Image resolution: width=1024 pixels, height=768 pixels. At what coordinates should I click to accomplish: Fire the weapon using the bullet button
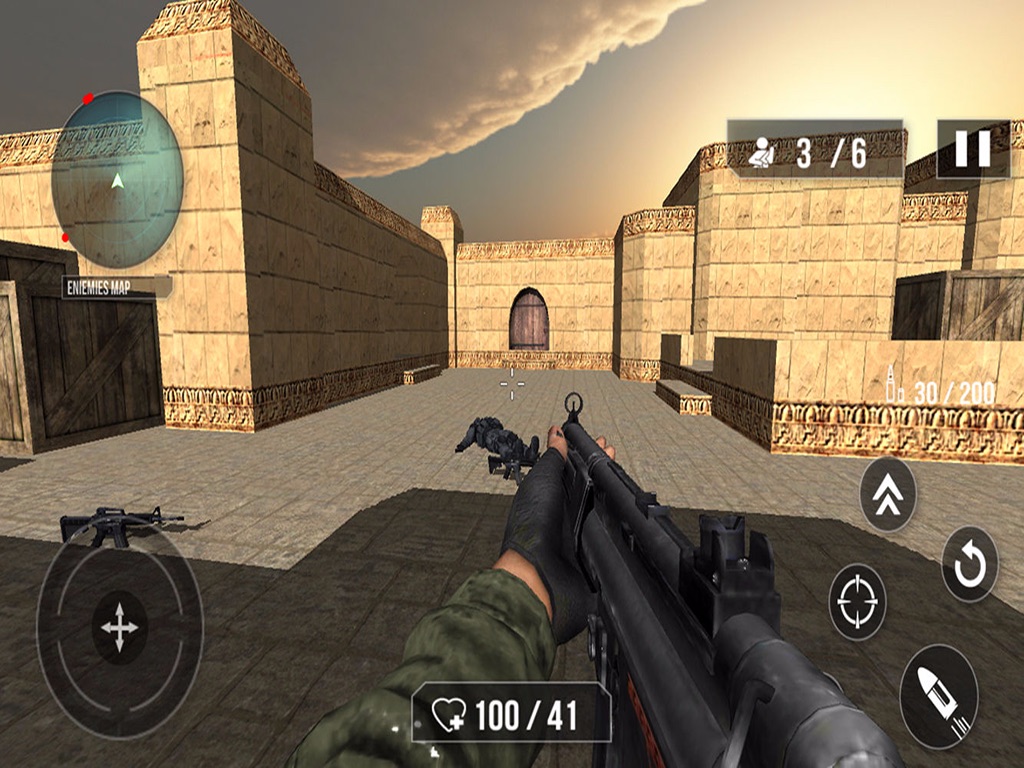938,696
